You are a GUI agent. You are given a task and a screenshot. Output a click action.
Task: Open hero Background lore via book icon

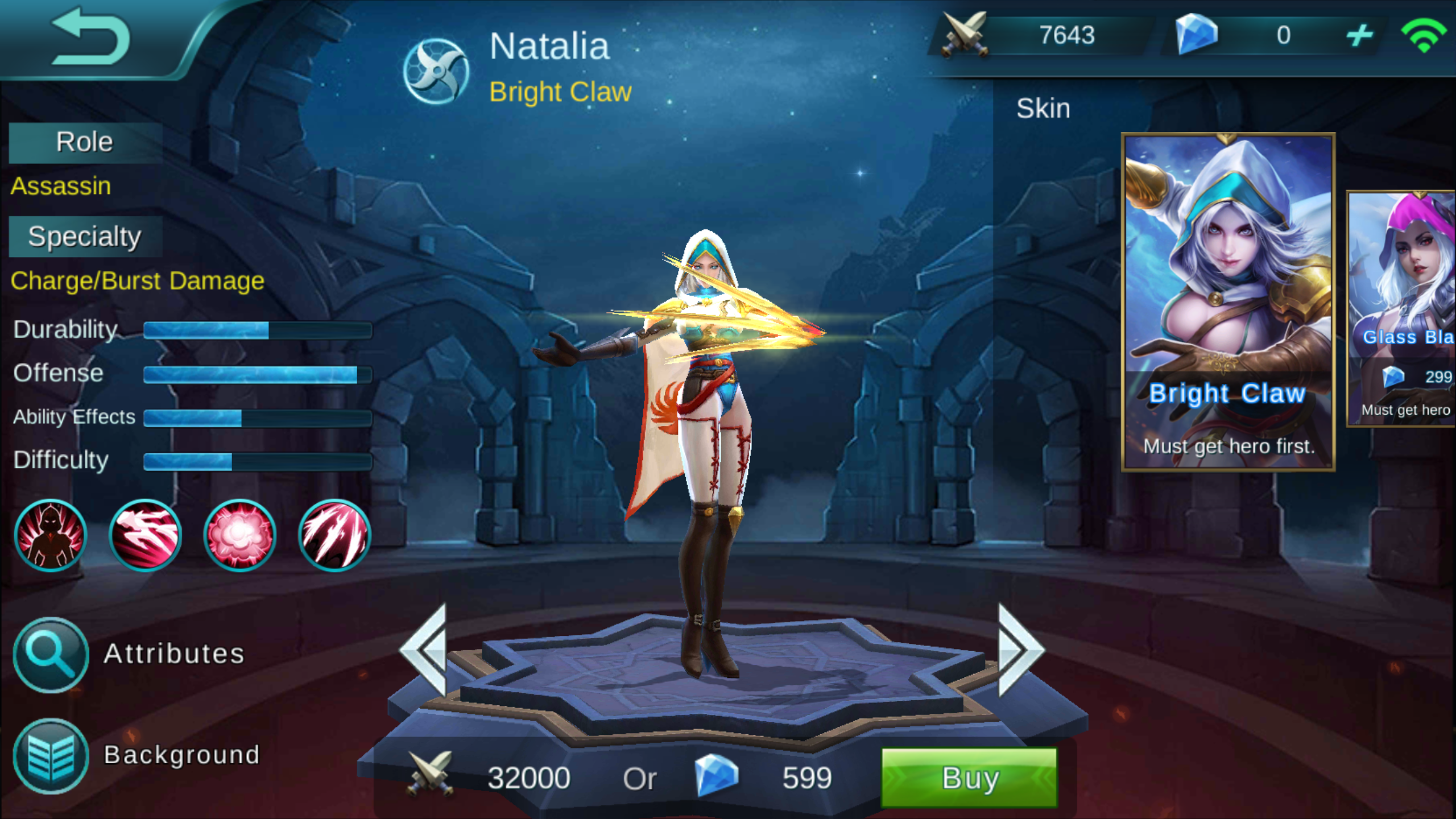[51, 756]
